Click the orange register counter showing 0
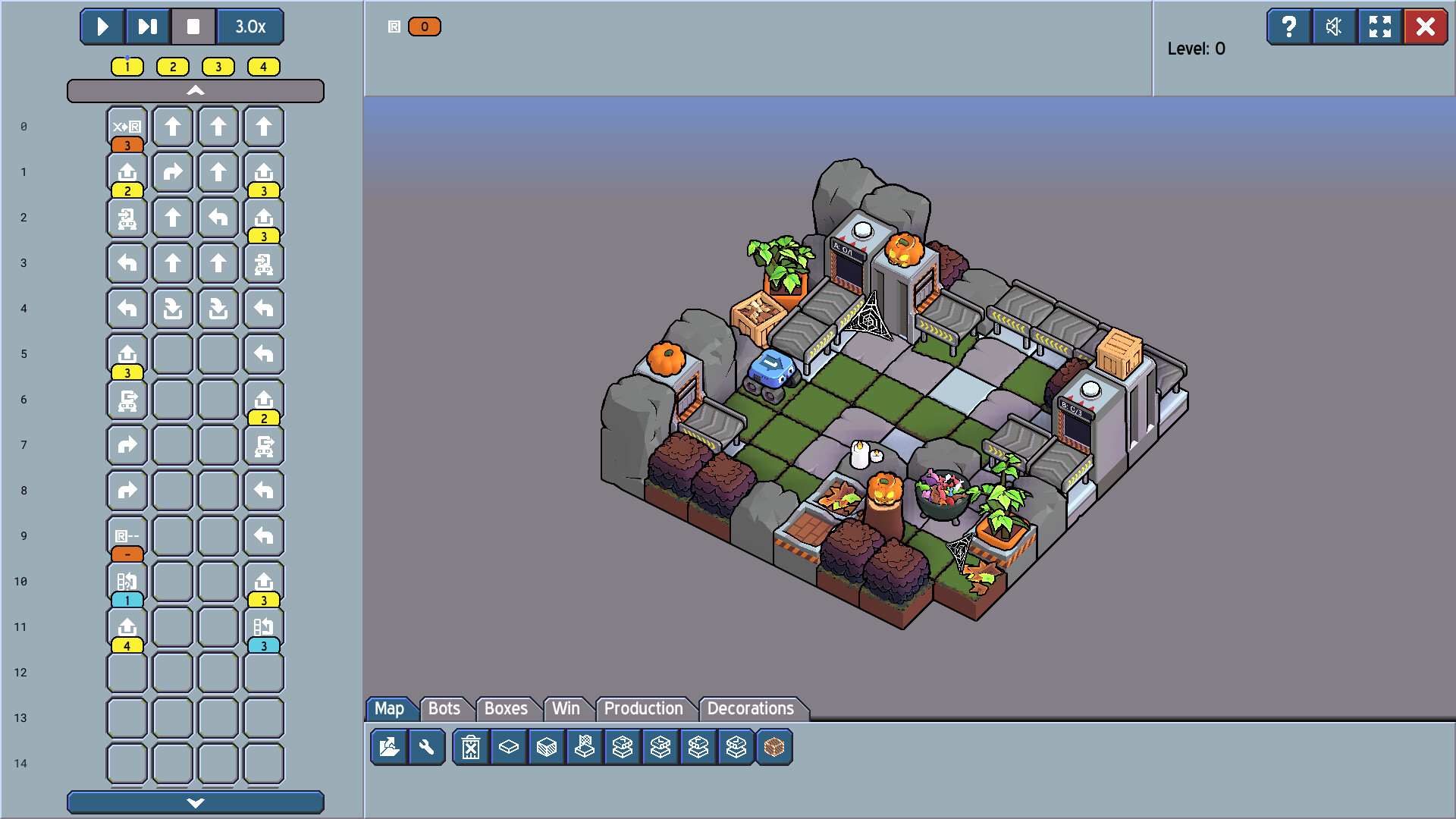 [425, 26]
